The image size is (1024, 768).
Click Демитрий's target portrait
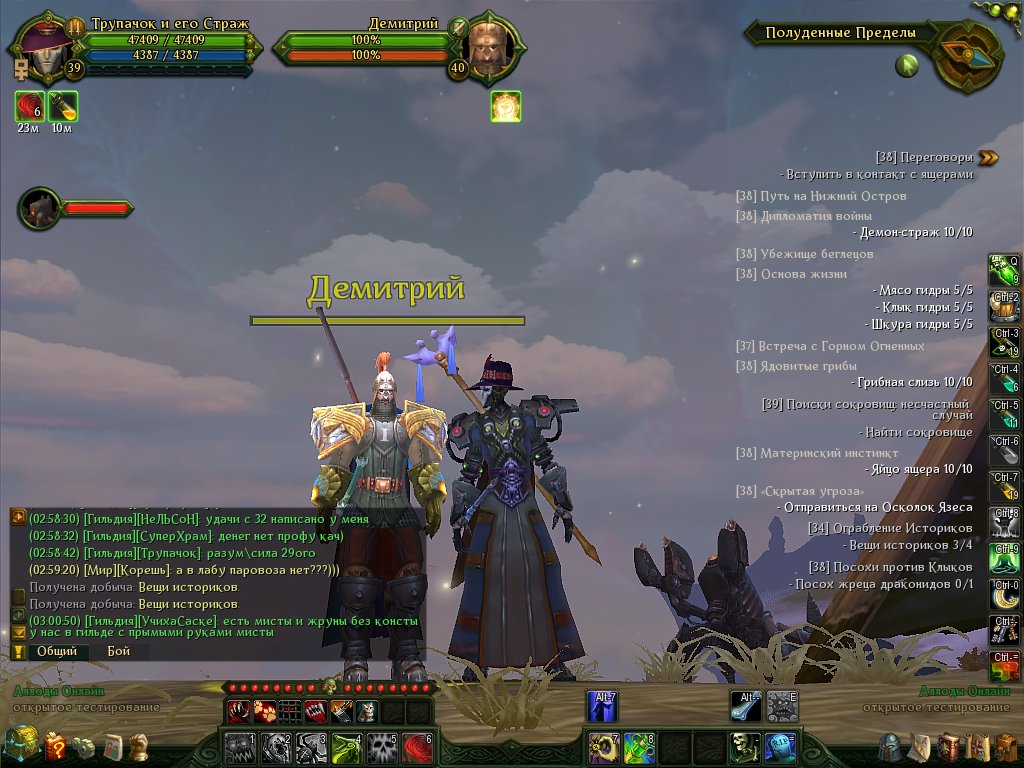click(x=491, y=46)
